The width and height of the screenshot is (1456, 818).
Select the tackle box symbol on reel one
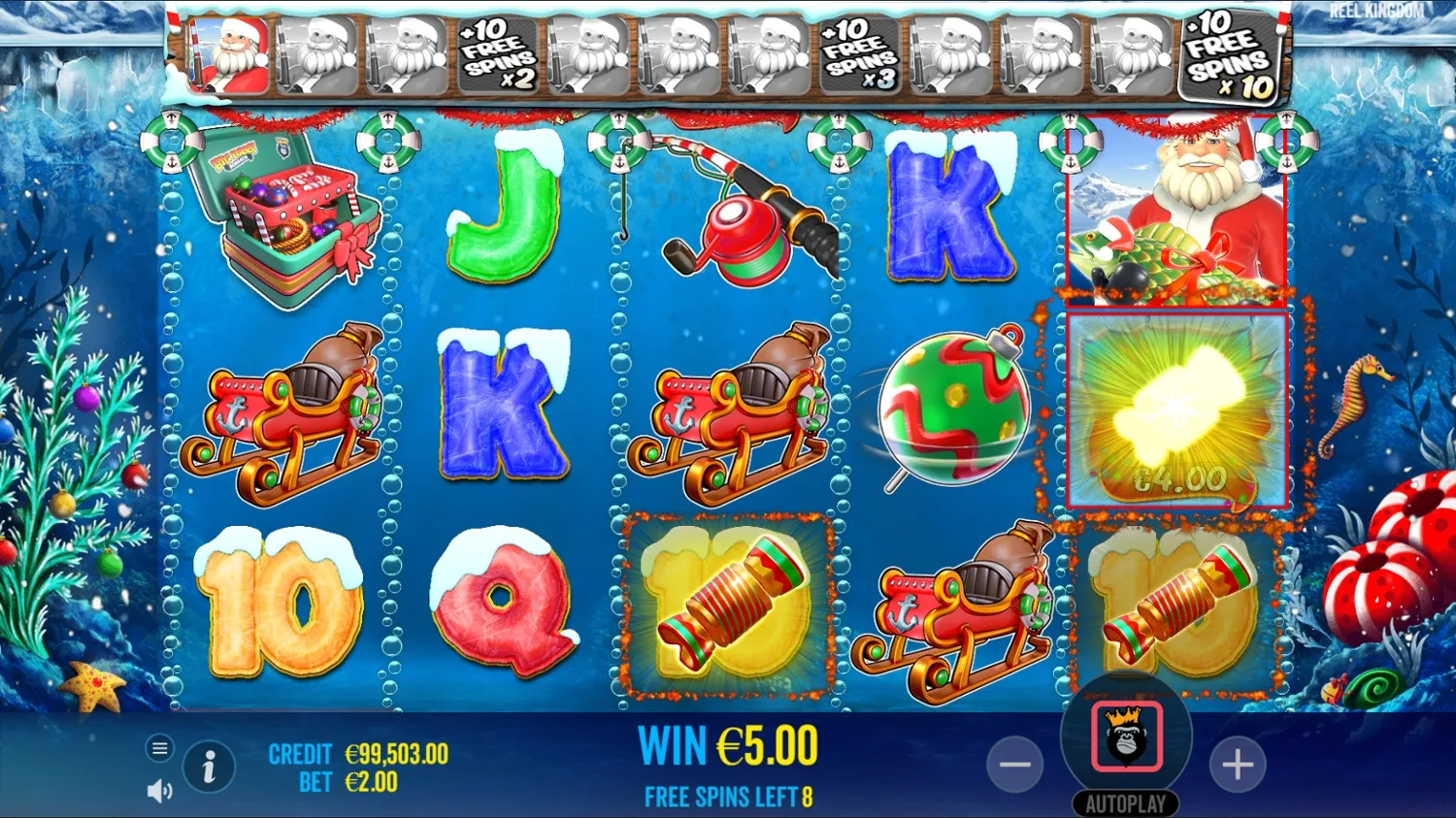coord(291,223)
